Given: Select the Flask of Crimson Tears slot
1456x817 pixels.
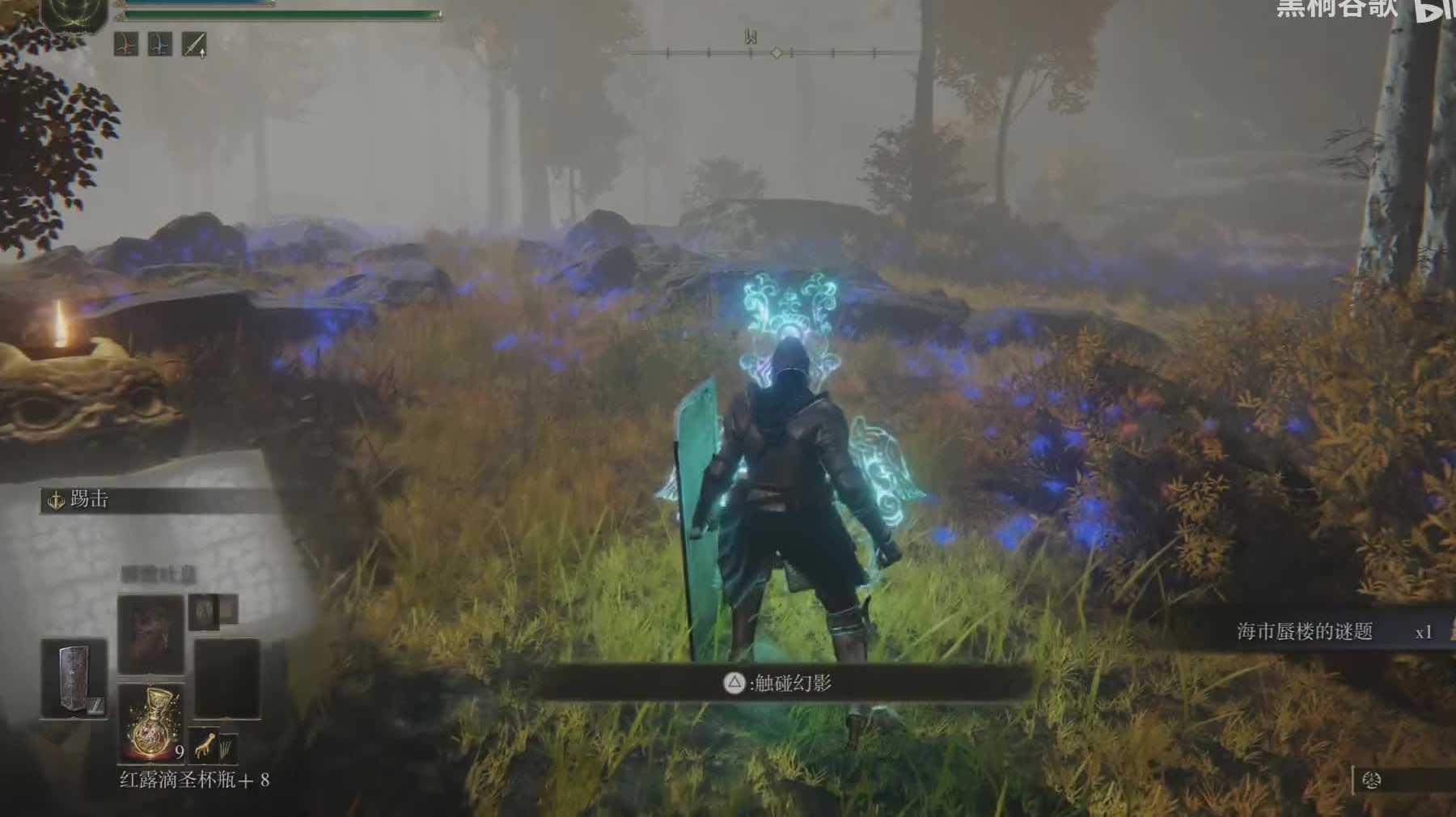Looking at the screenshot, I should click(151, 722).
